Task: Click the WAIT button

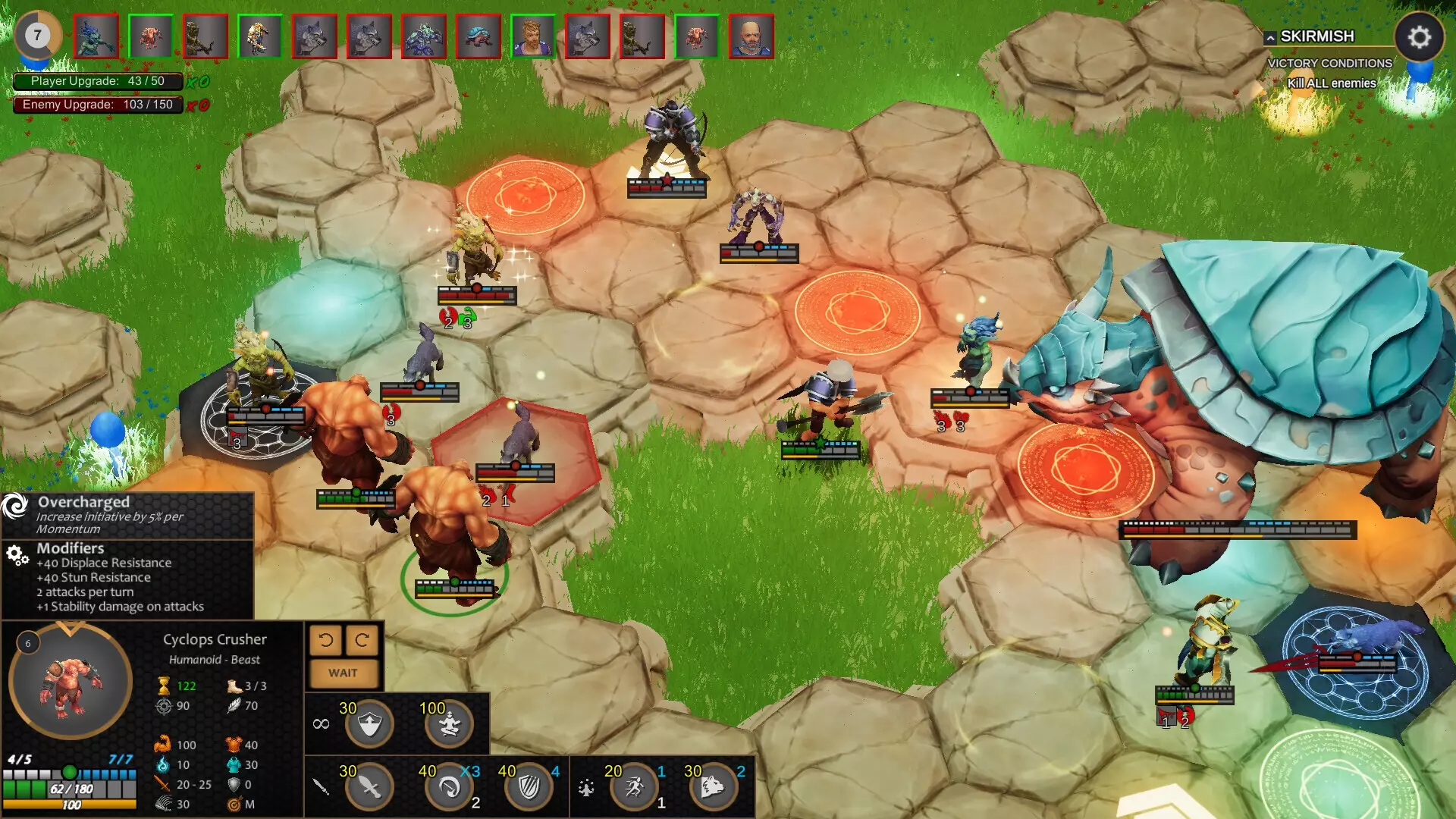Action: [x=343, y=673]
